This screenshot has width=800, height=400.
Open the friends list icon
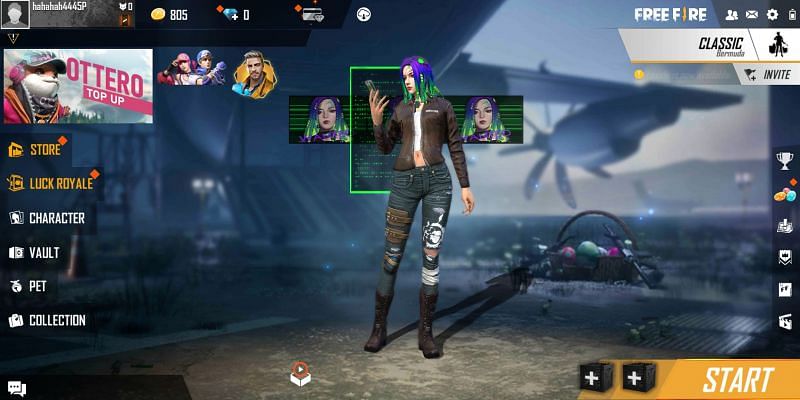[x=731, y=15]
